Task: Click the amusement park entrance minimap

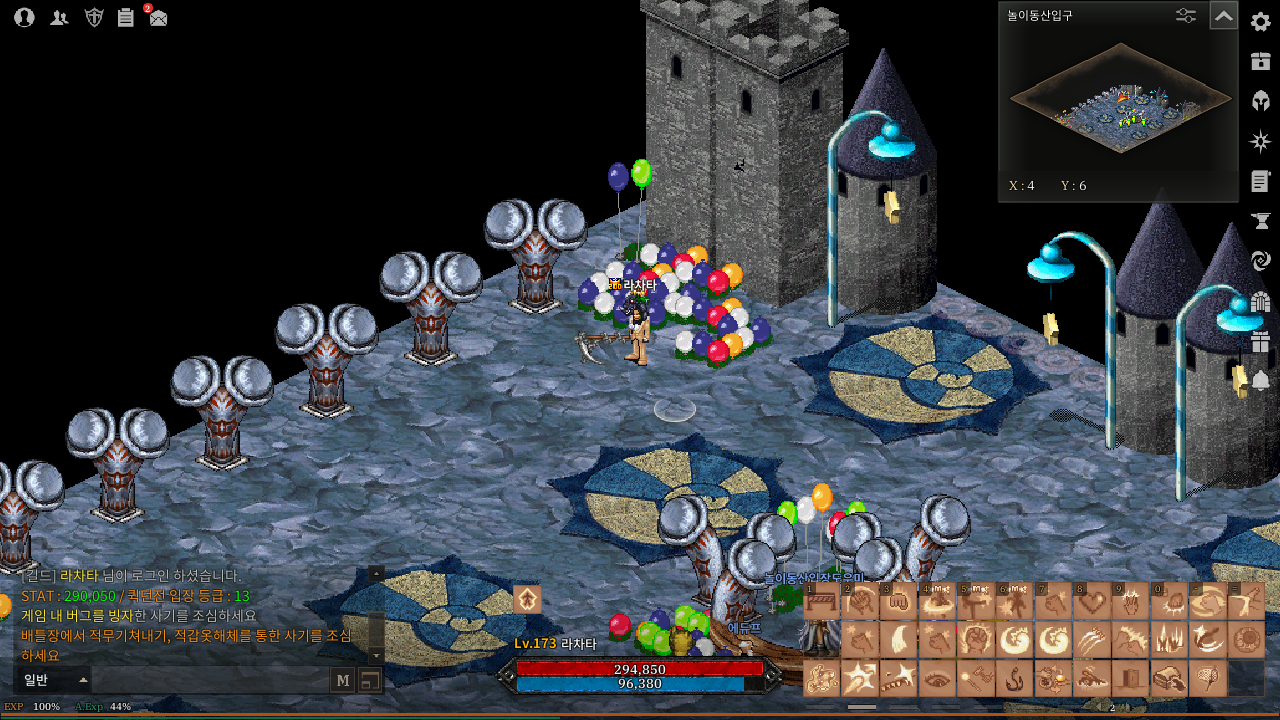Action: pyautogui.click(x=1119, y=101)
